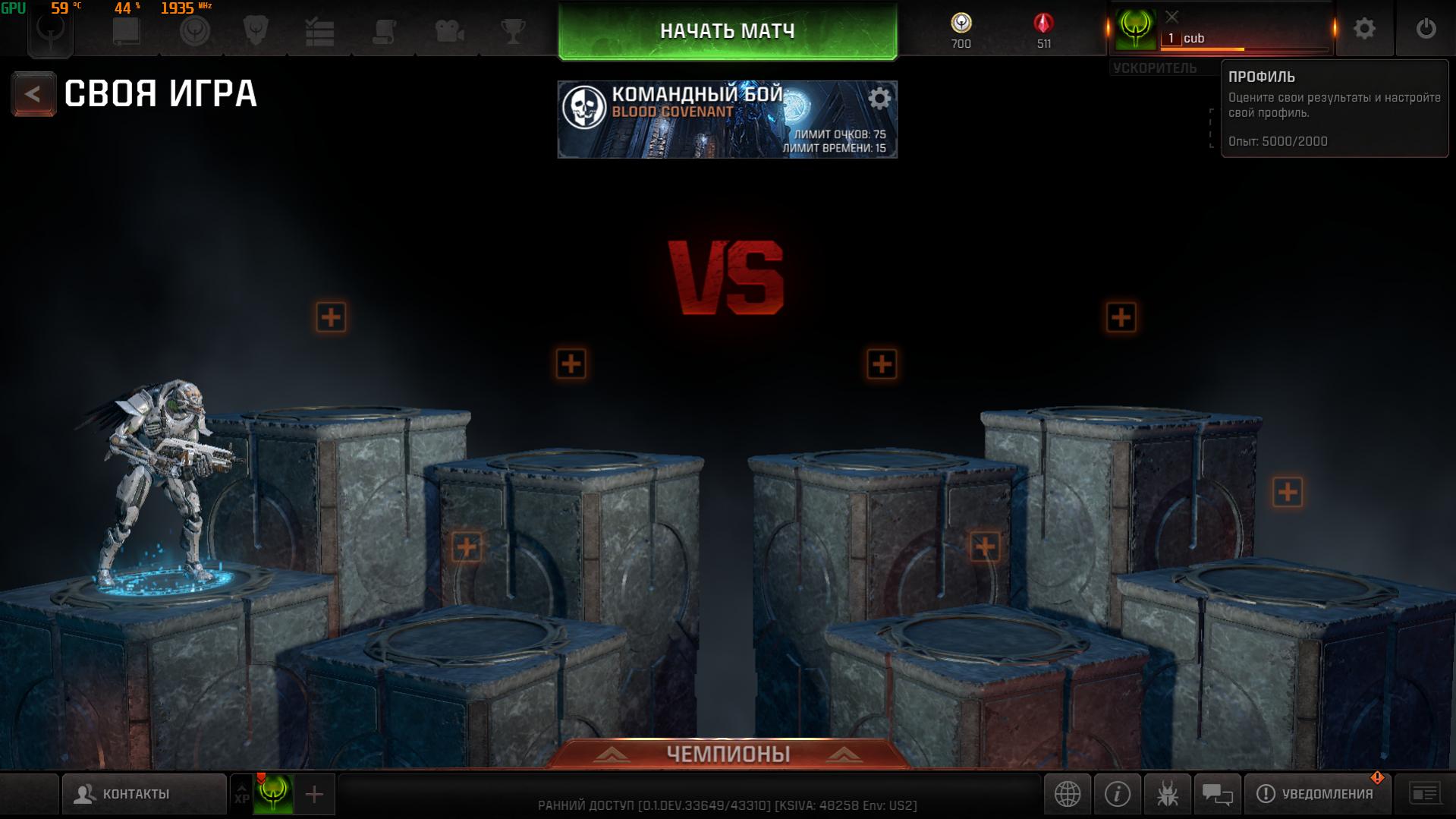Image resolution: width=1456 pixels, height=819 pixels.
Task: Open game settings gear in top bar
Action: pos(1363,30)
